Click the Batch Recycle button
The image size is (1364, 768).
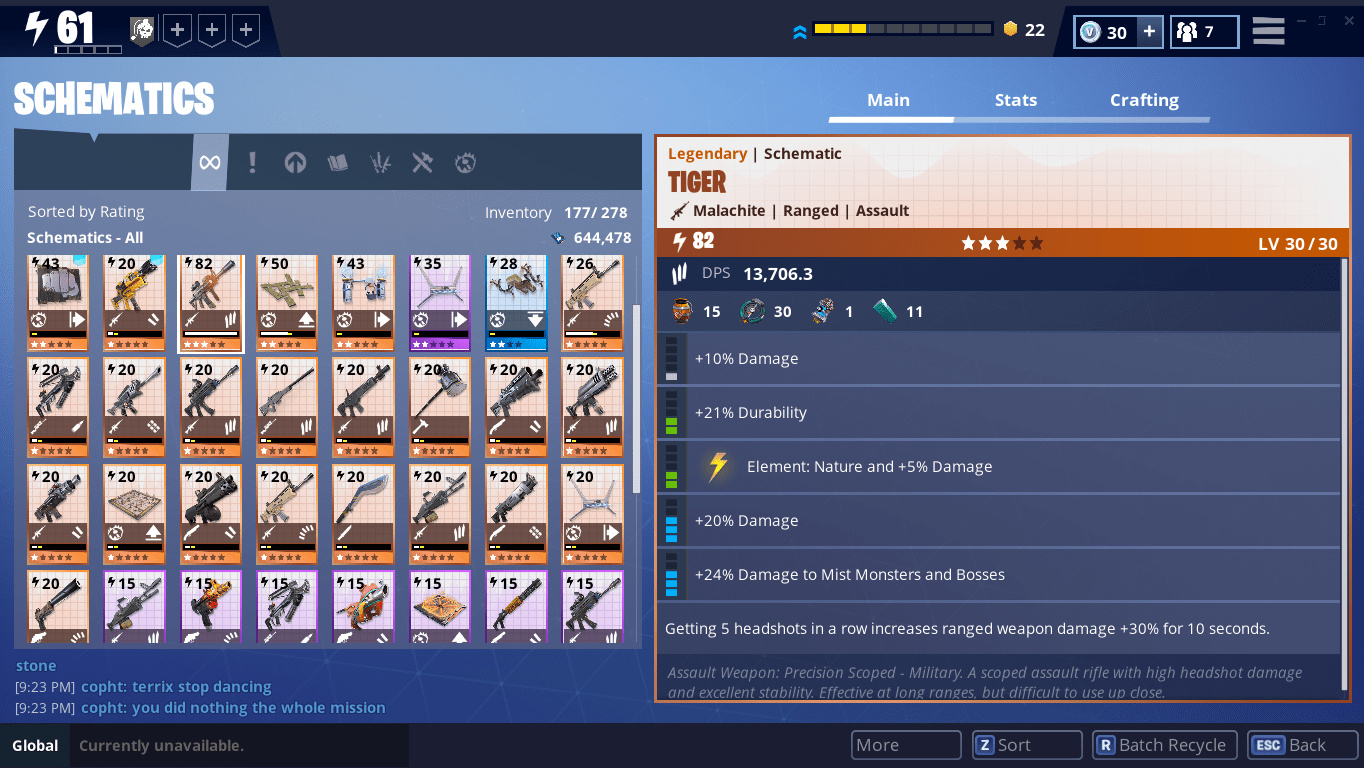click(1163, 745)
